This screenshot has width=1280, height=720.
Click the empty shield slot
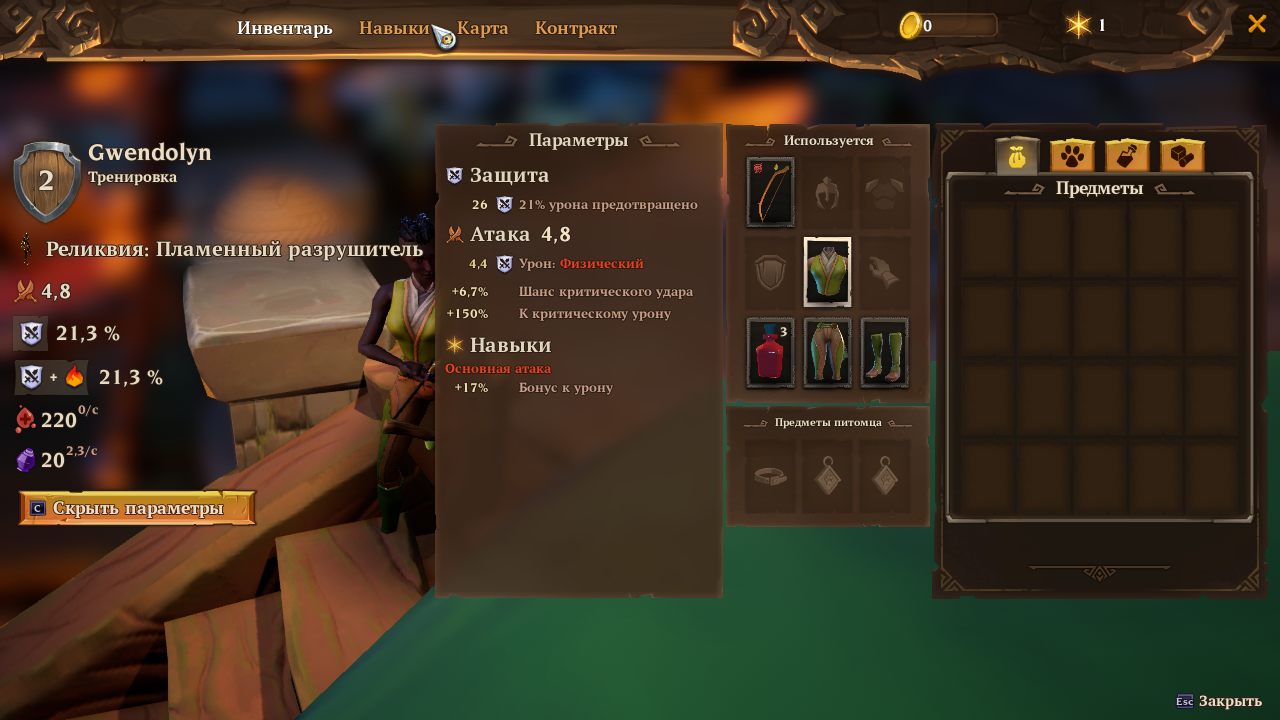tap(769, 271)
